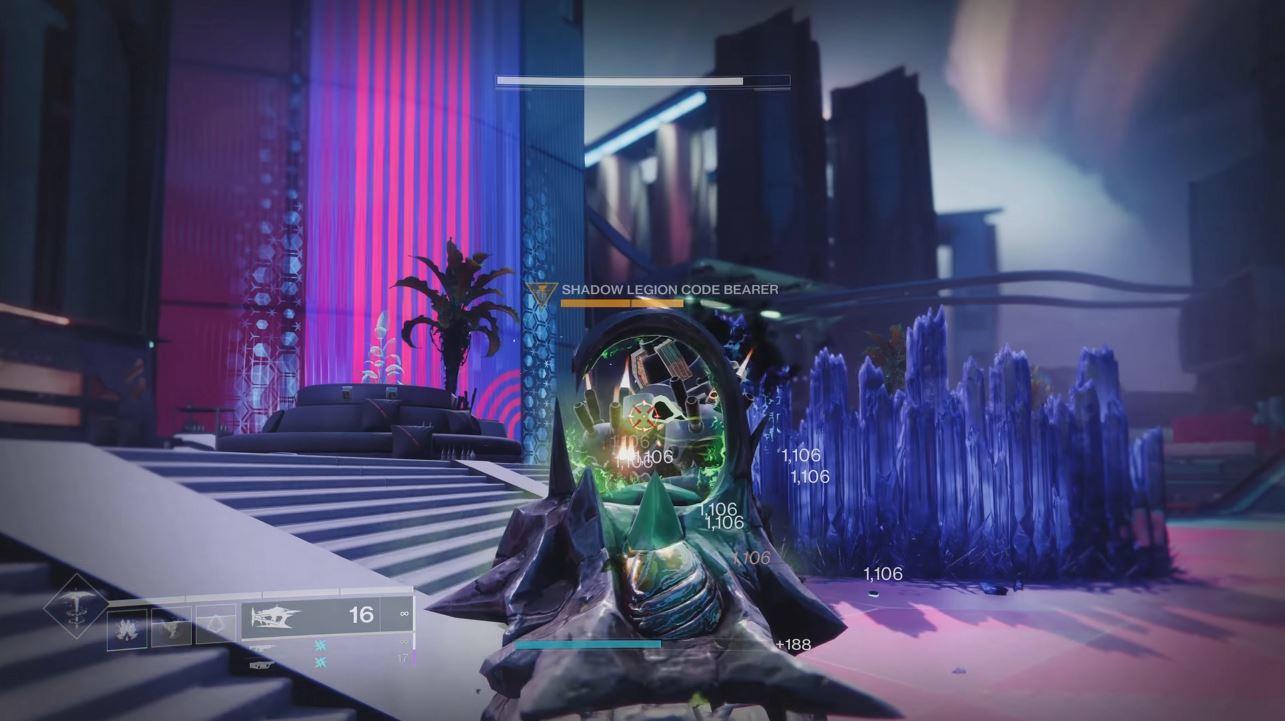Select the melee ability icon
Screen dimensions: 1285x721
(x=171, y=627)
